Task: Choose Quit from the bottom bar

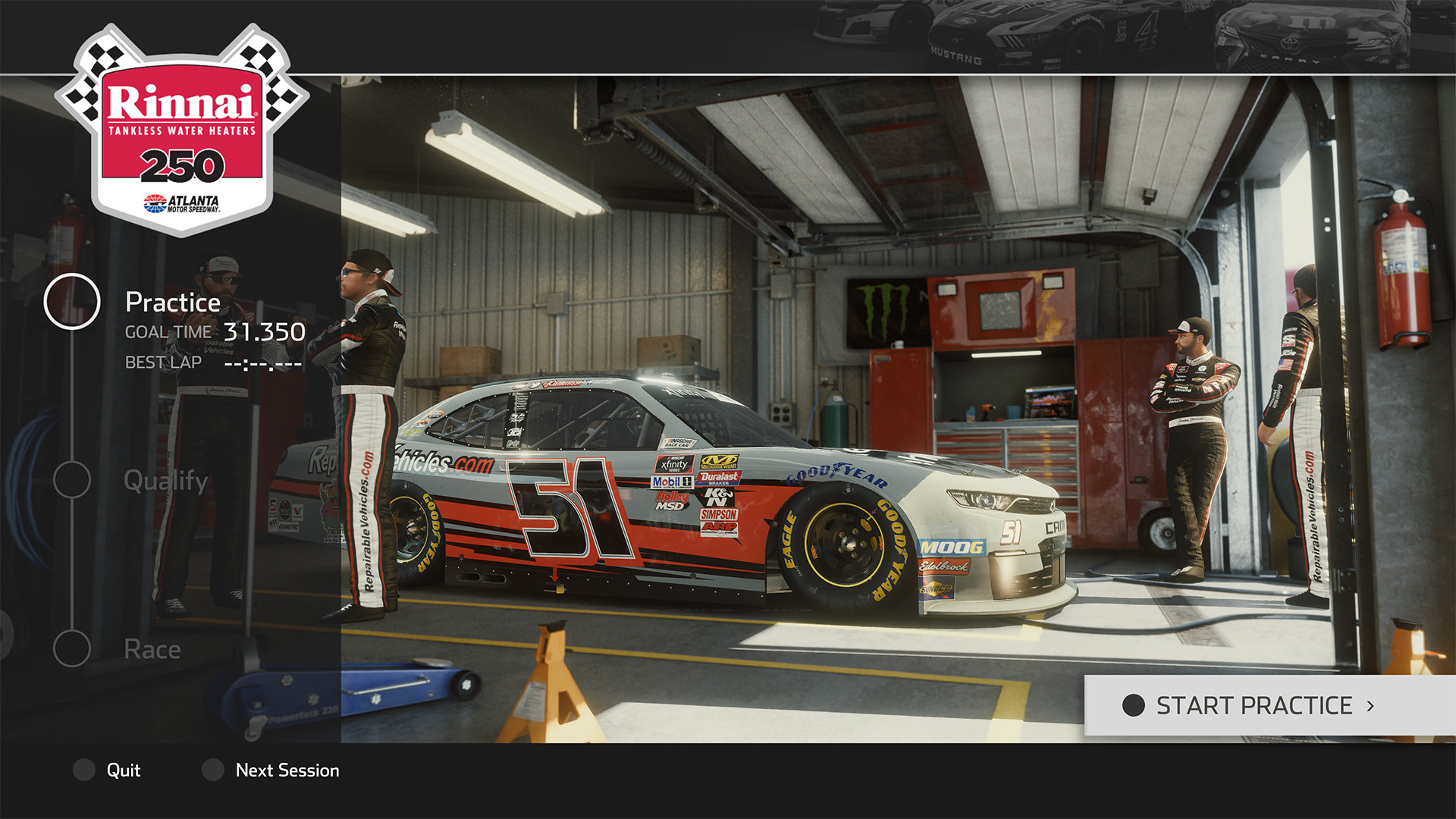Action: (124, 770)
